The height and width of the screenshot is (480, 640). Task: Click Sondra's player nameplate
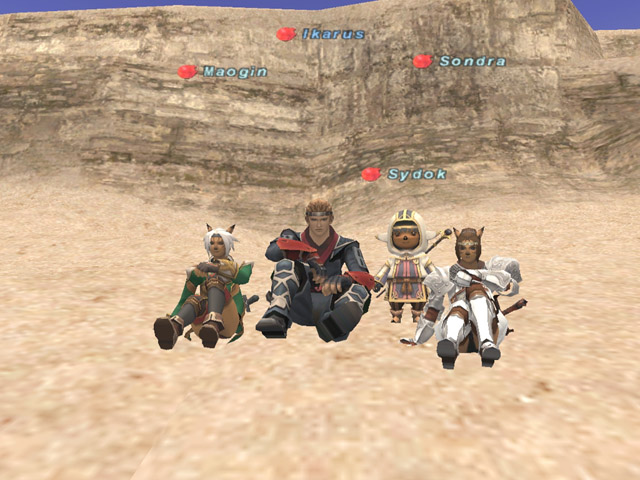click(x=471, y=61)
